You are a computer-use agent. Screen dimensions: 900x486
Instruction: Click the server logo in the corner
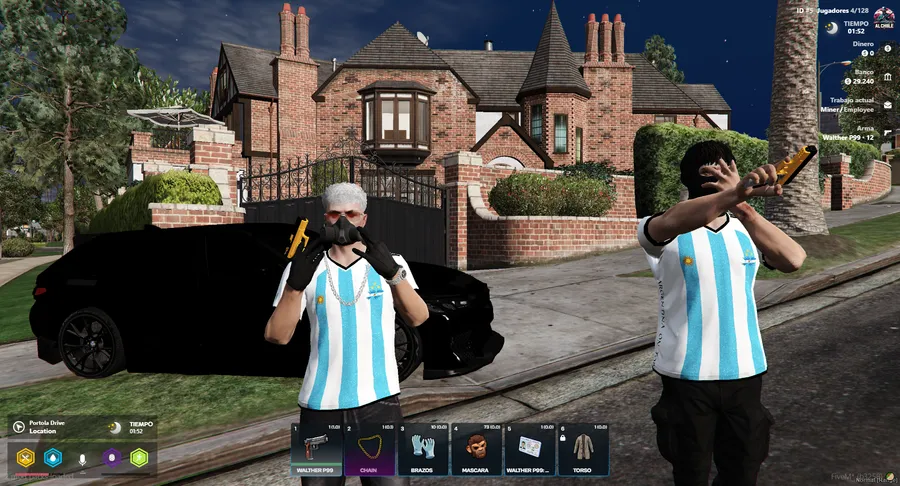[883, 17]
